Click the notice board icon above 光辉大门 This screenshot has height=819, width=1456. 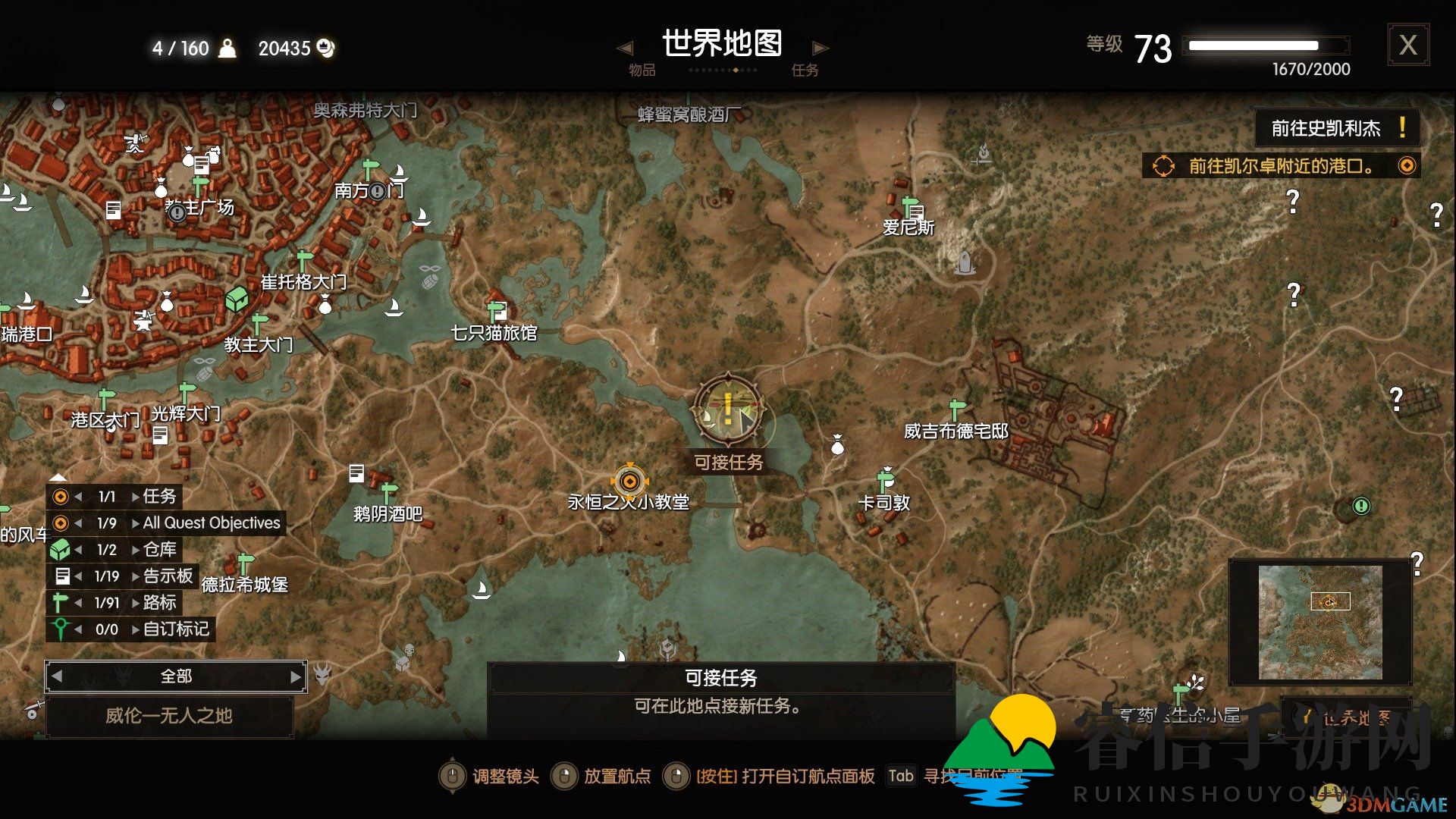(x=159, y=434)
